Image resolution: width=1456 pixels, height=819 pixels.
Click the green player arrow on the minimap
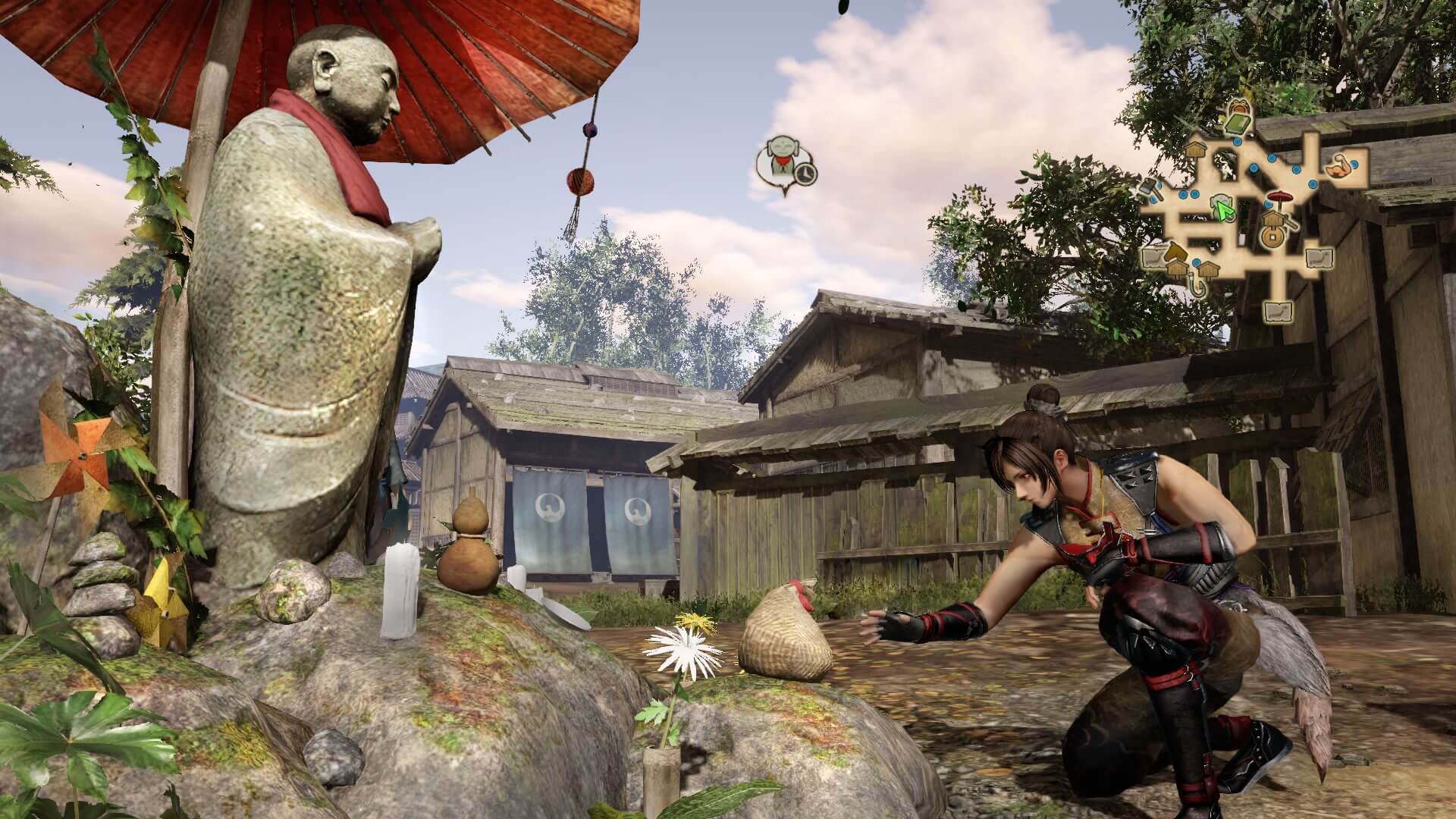coord(1222,209)
